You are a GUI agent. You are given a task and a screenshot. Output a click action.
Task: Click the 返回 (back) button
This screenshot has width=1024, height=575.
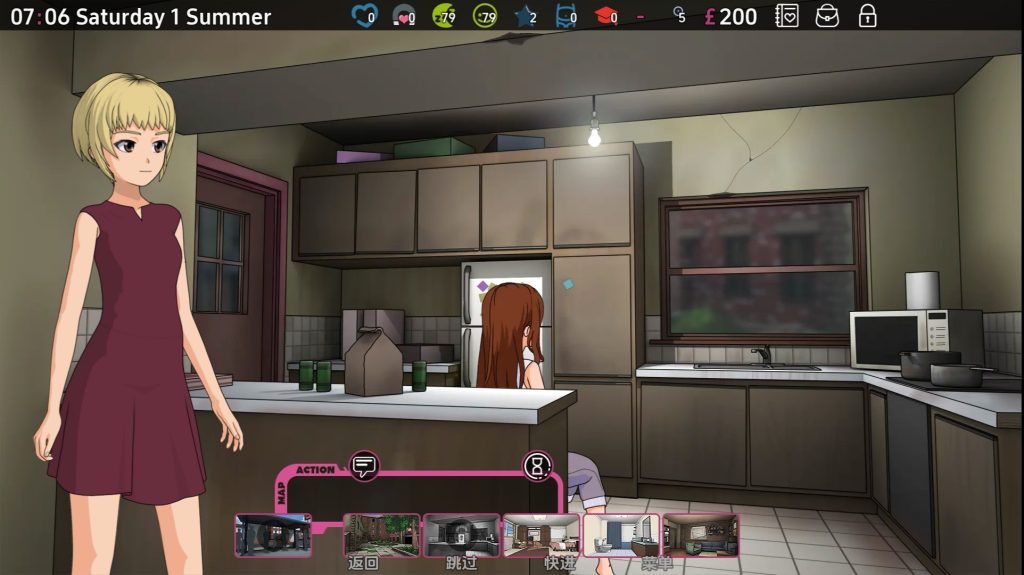pyautogui.click(x=363, y=564)
